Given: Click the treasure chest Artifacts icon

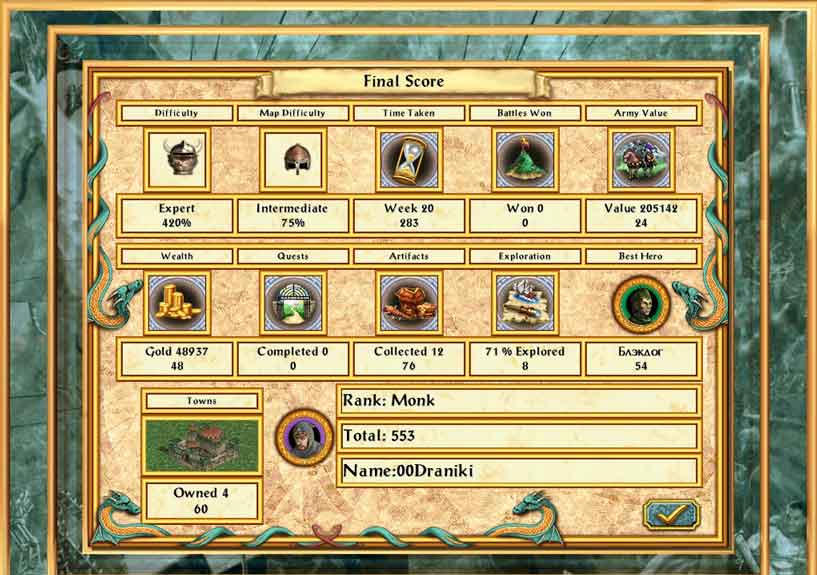Looking at the screenshot, I should pos(408,303).
